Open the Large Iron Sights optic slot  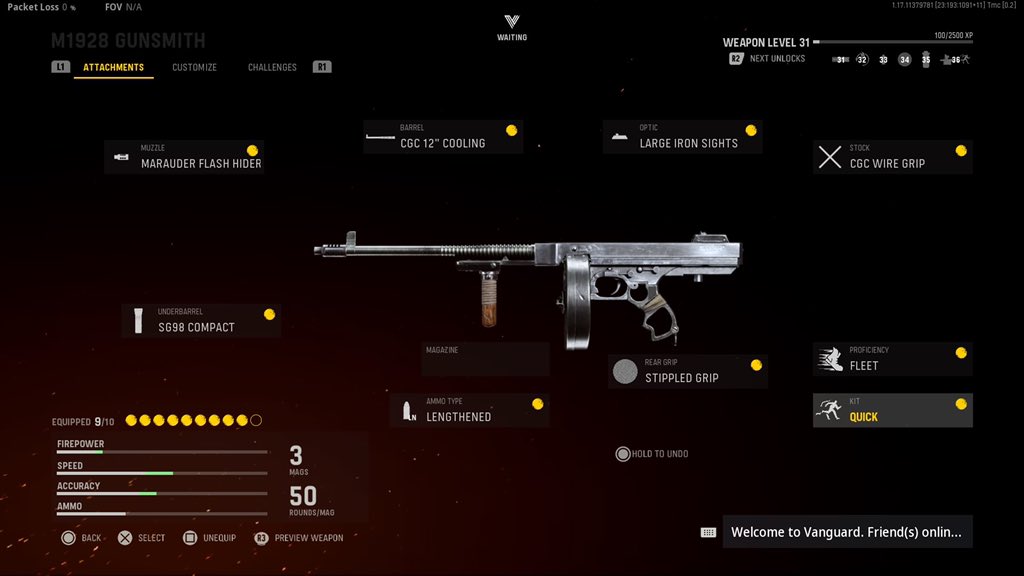(x=683, y=137)
